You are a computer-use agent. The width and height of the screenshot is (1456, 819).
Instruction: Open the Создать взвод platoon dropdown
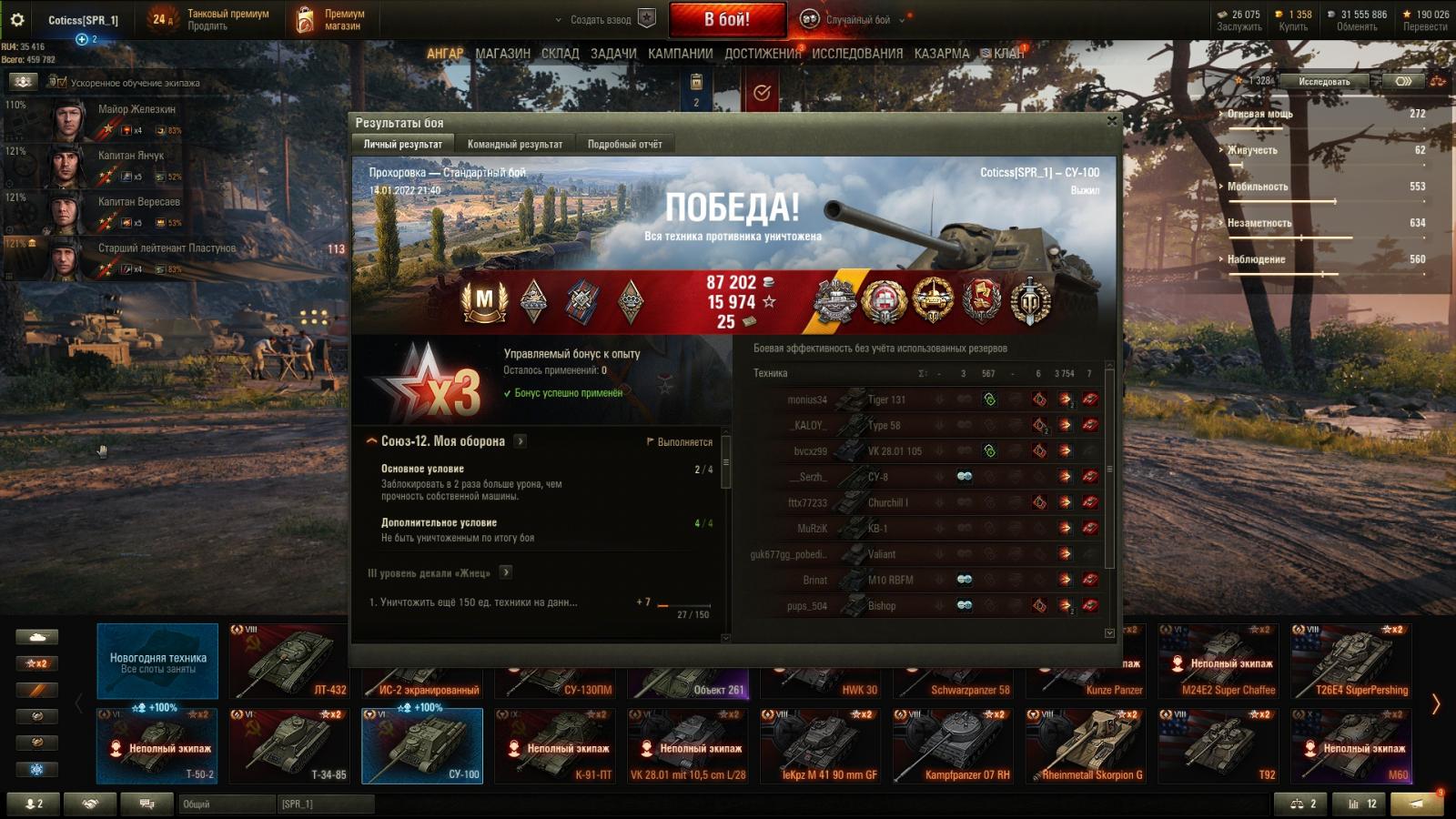point(601,19)
